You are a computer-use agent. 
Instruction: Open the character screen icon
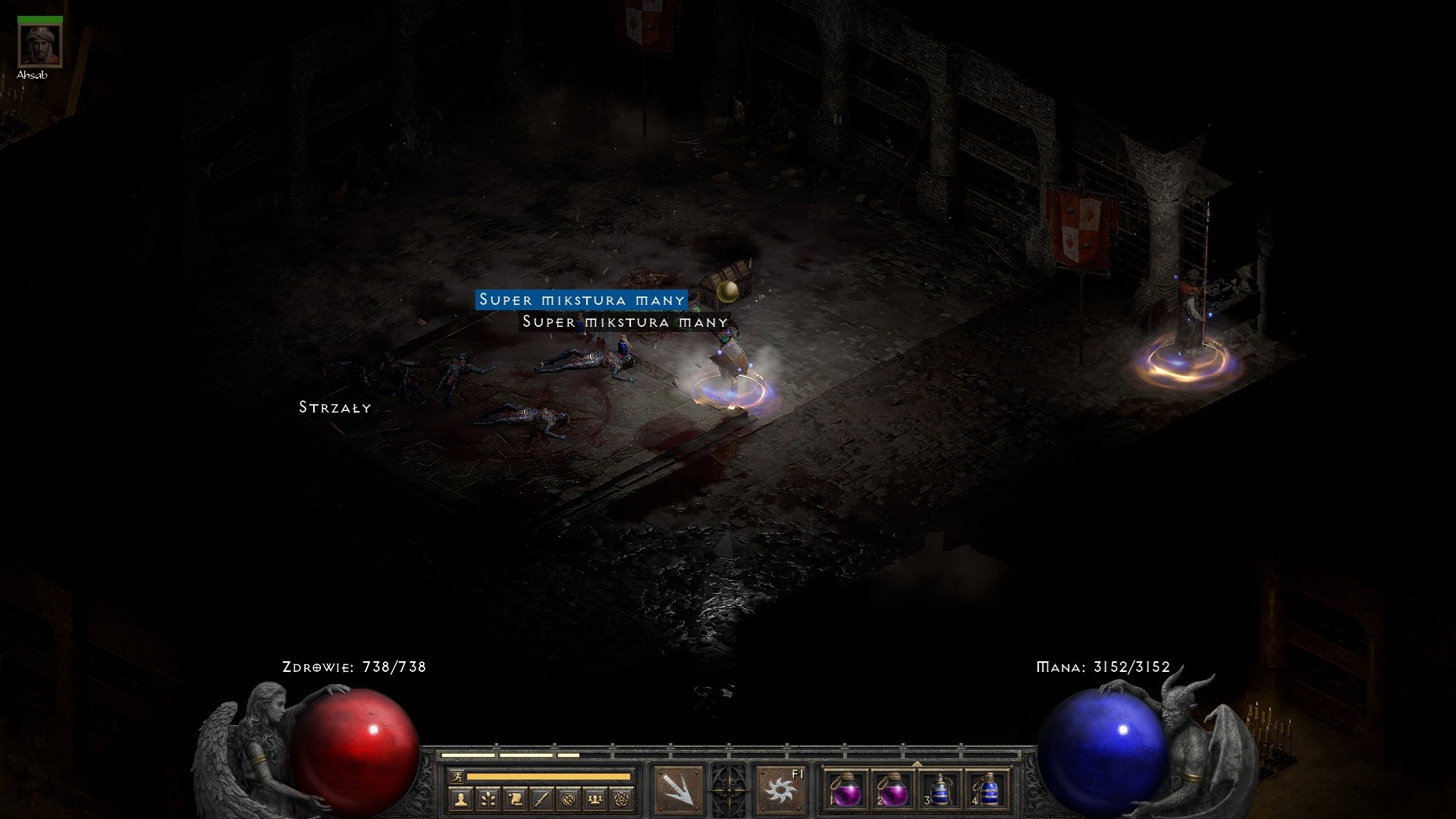coord(461,797)
